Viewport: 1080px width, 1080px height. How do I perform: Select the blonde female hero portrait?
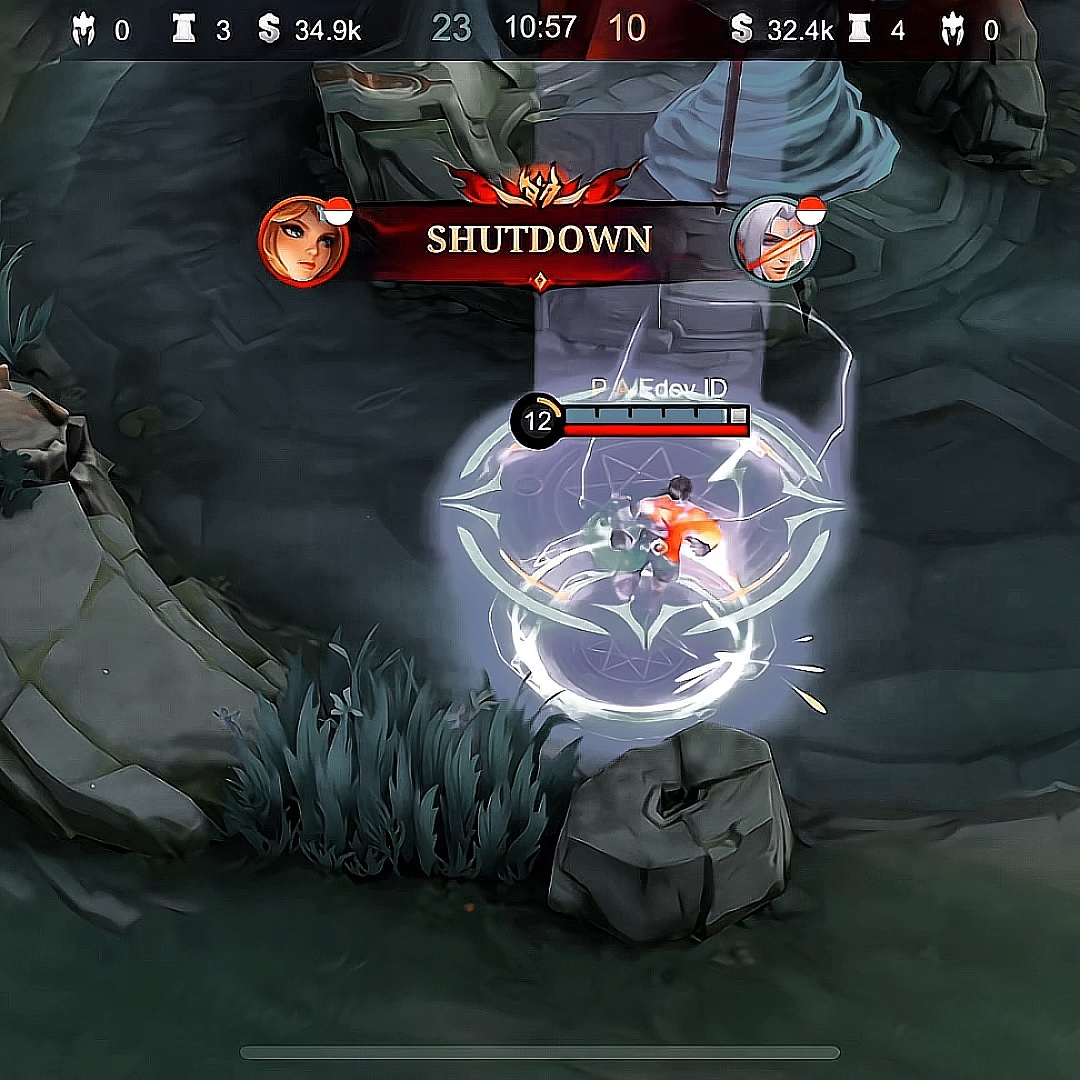(x=303, y=242)
